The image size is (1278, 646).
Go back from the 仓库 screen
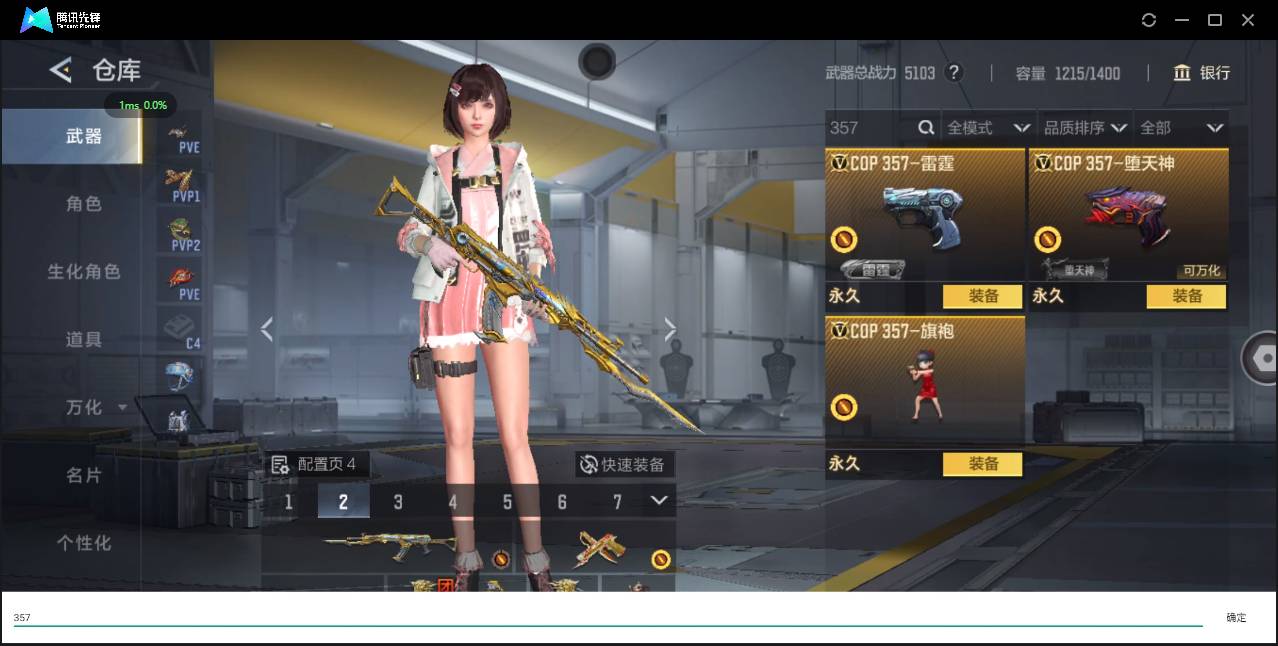click(x=61, y=70)
